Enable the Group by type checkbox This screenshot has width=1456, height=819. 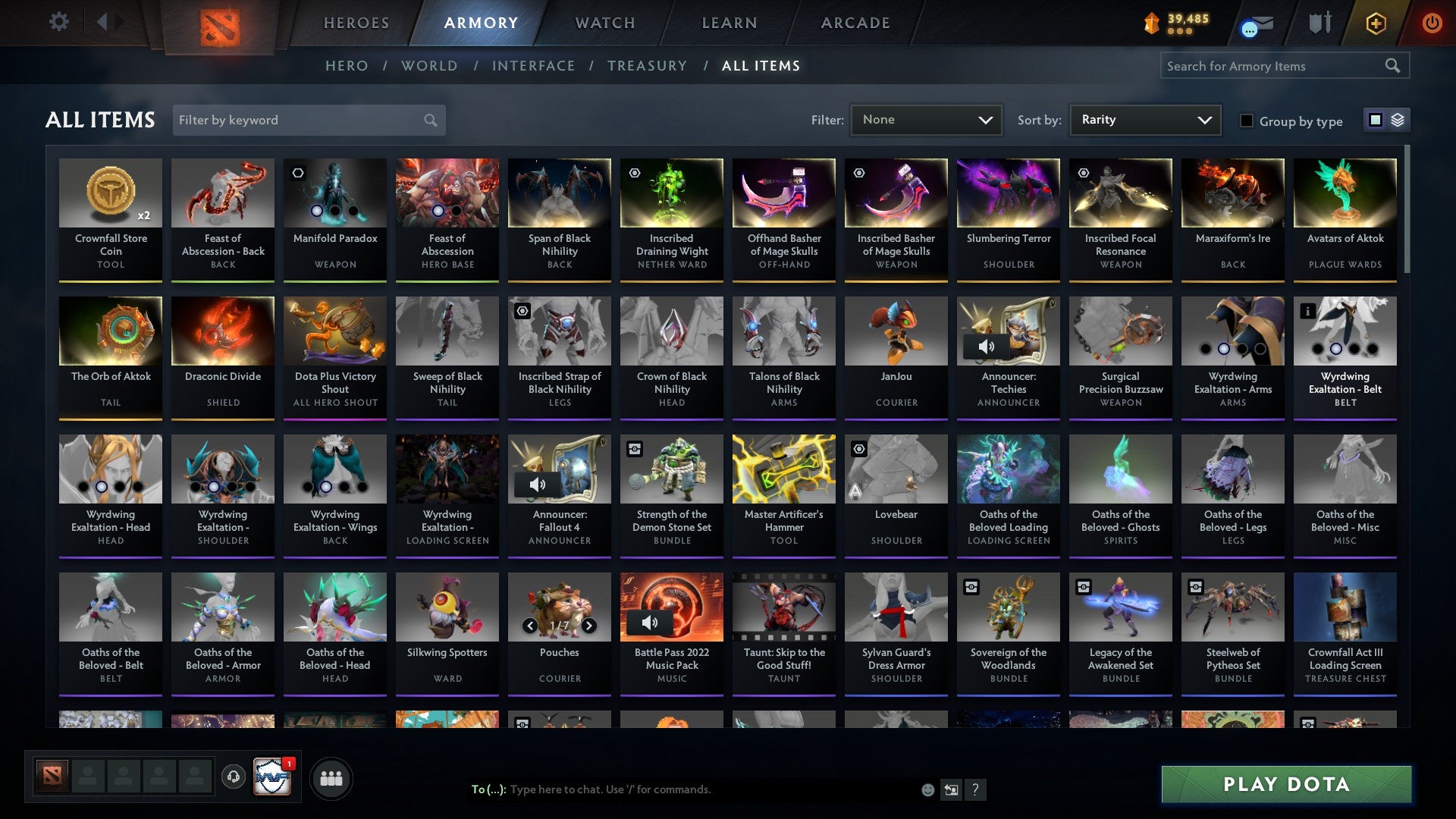[x=1247, y=121]
